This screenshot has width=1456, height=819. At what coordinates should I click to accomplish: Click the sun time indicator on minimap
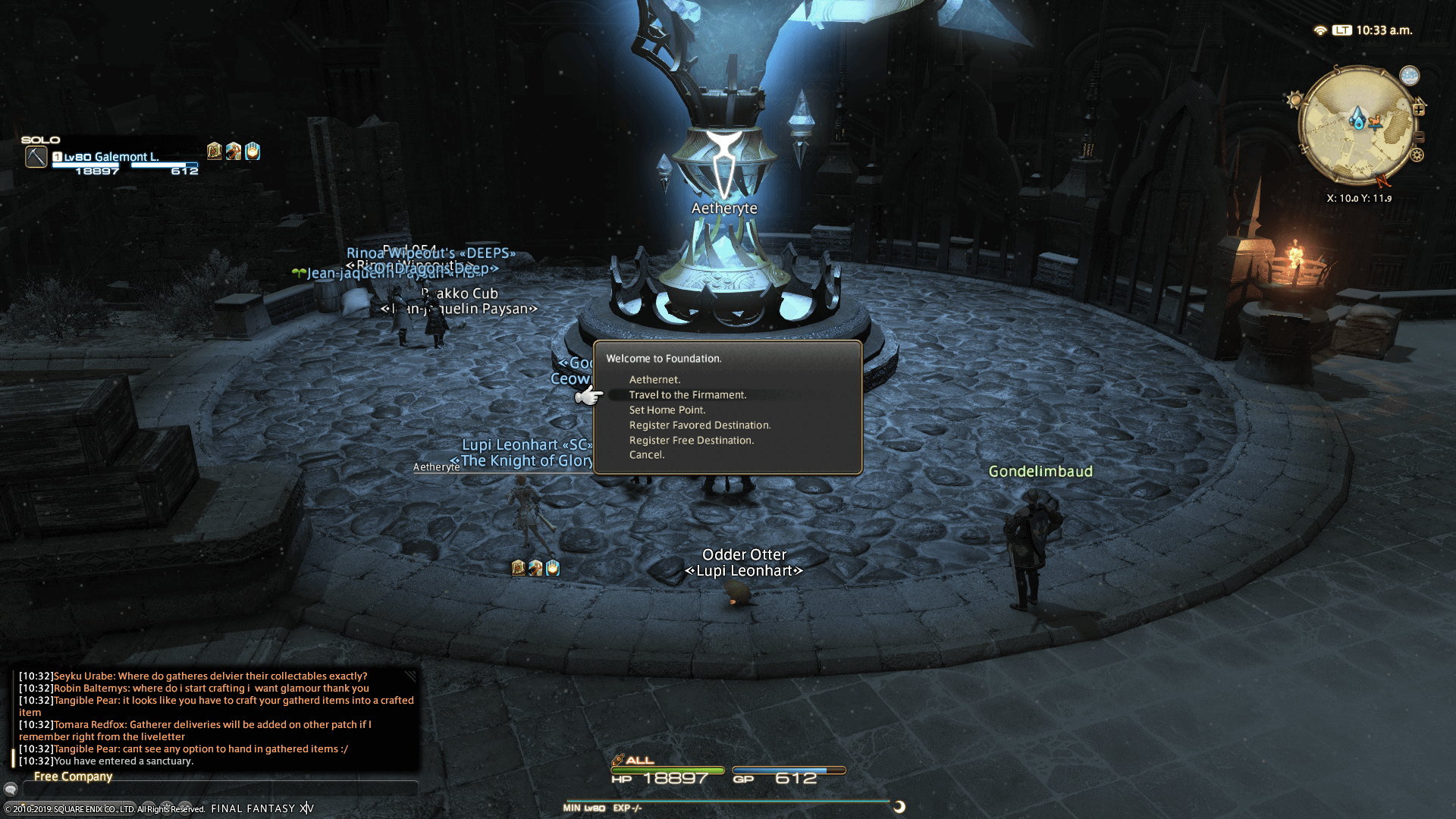[x=1294, y=100]
